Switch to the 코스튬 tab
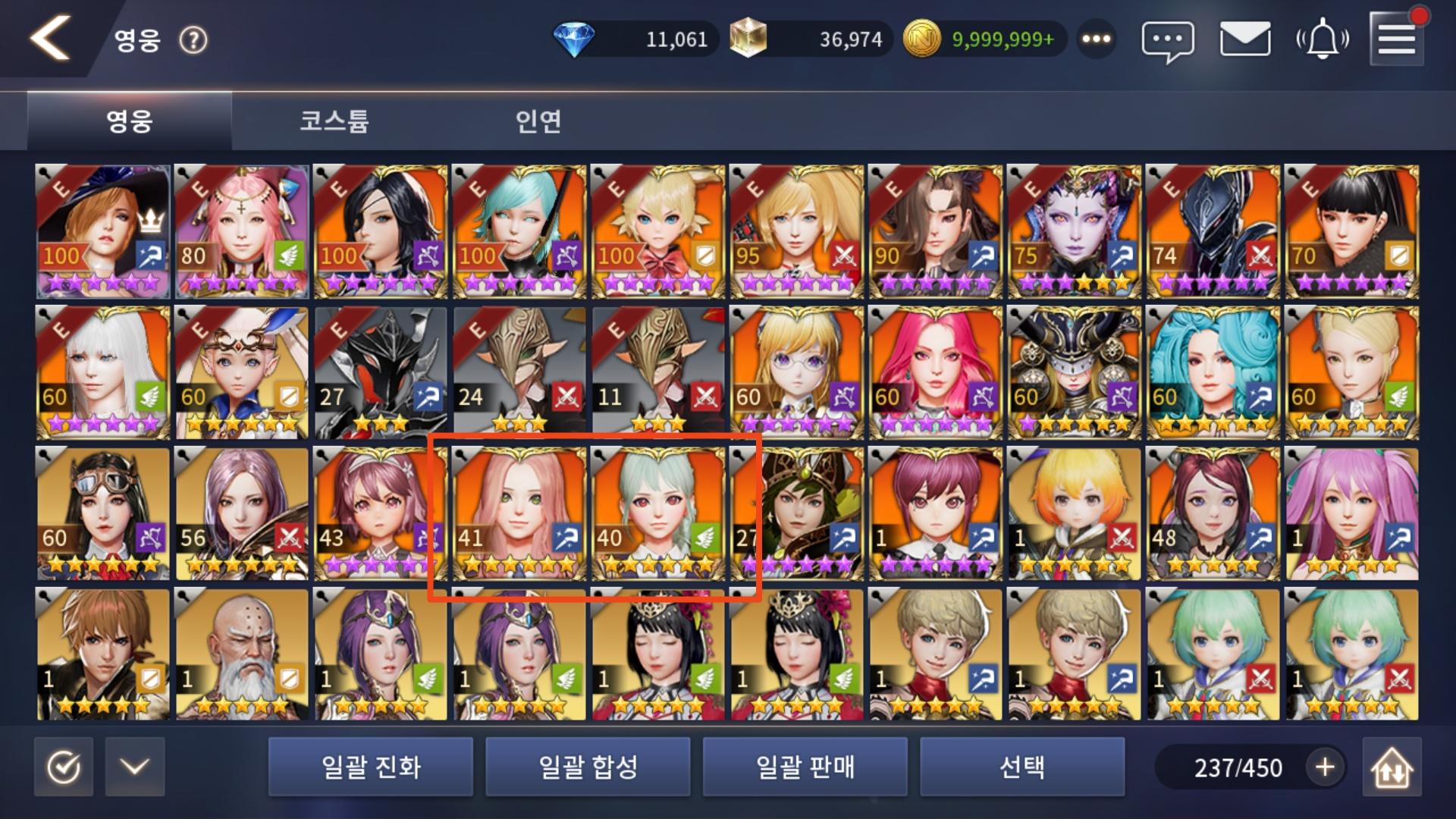 [x=334, y=121]
